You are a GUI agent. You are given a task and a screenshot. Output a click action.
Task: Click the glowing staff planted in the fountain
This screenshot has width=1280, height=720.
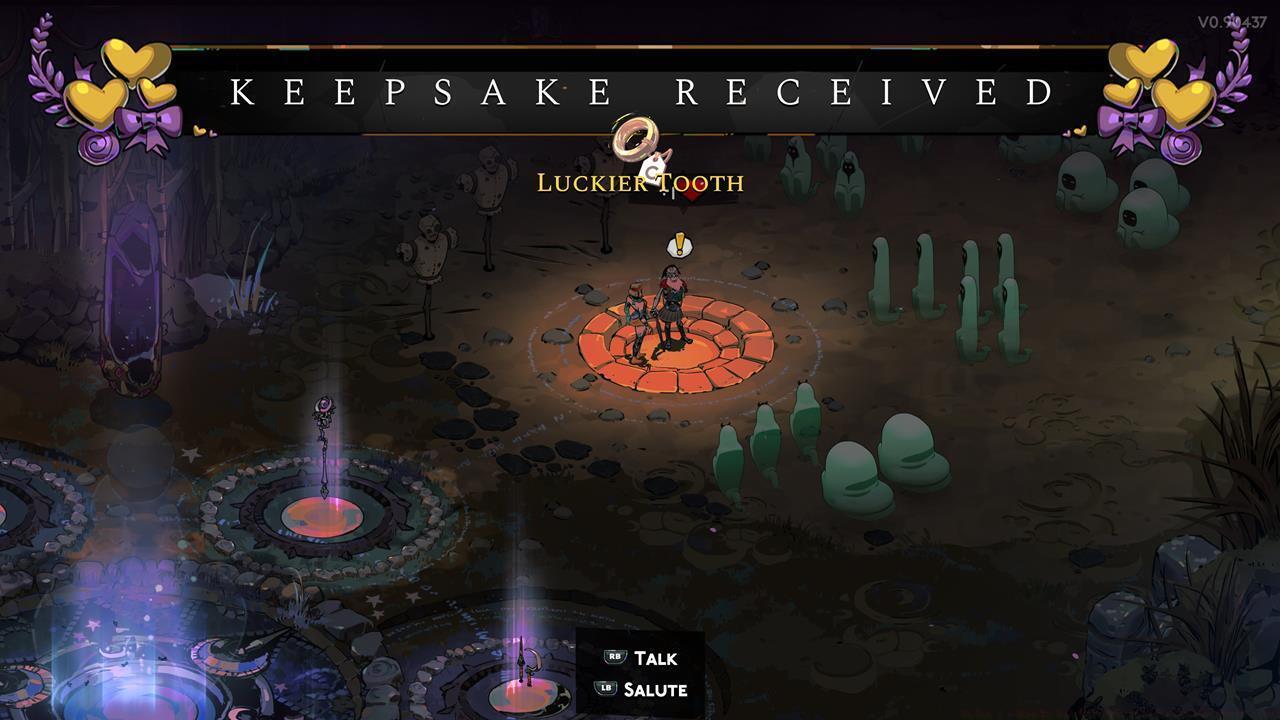[x=326, y=430]
